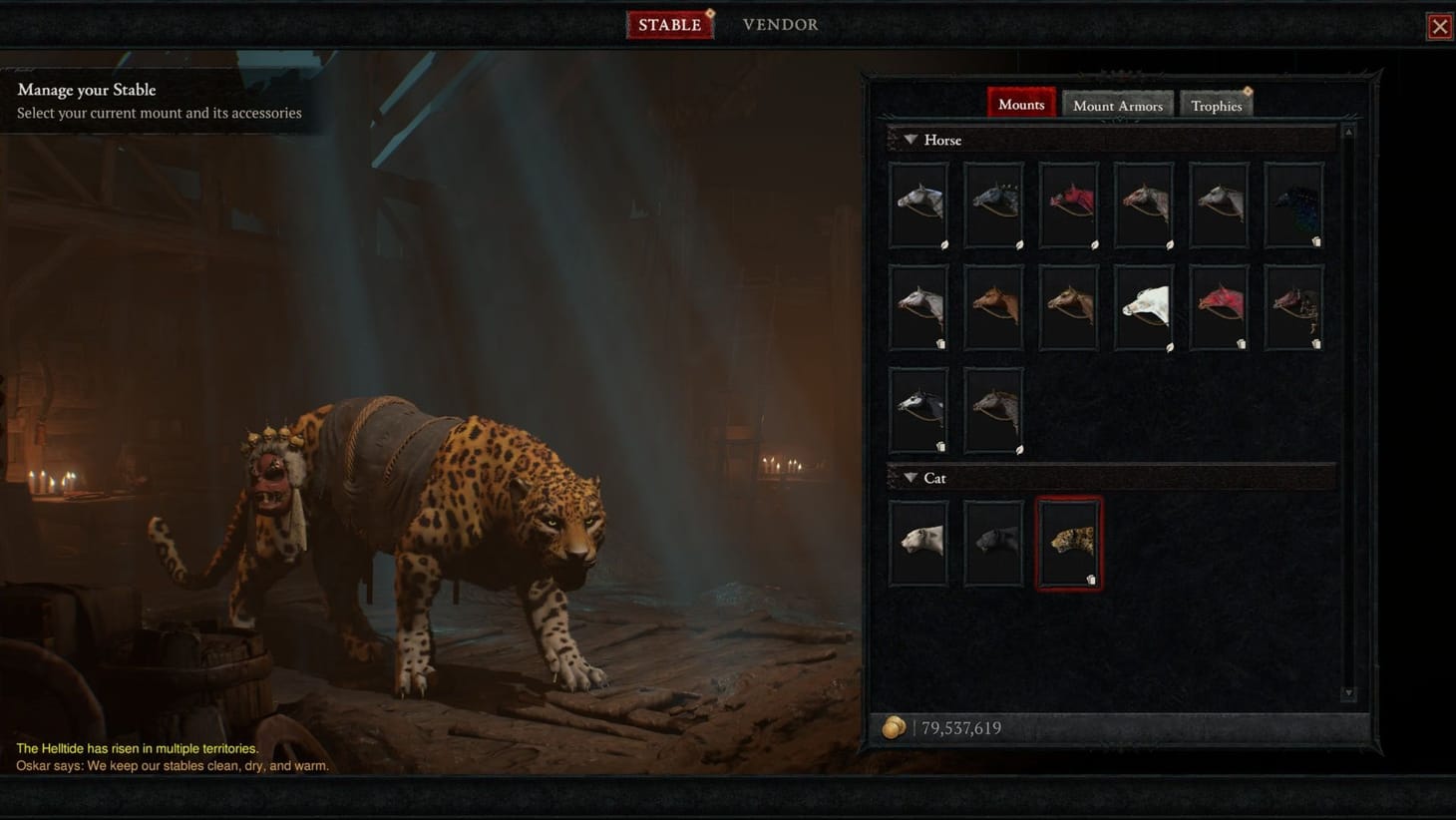This screenshot has height=820, width=1456.
Task: Select the white lion cat mount
Action: coord(917,542)
